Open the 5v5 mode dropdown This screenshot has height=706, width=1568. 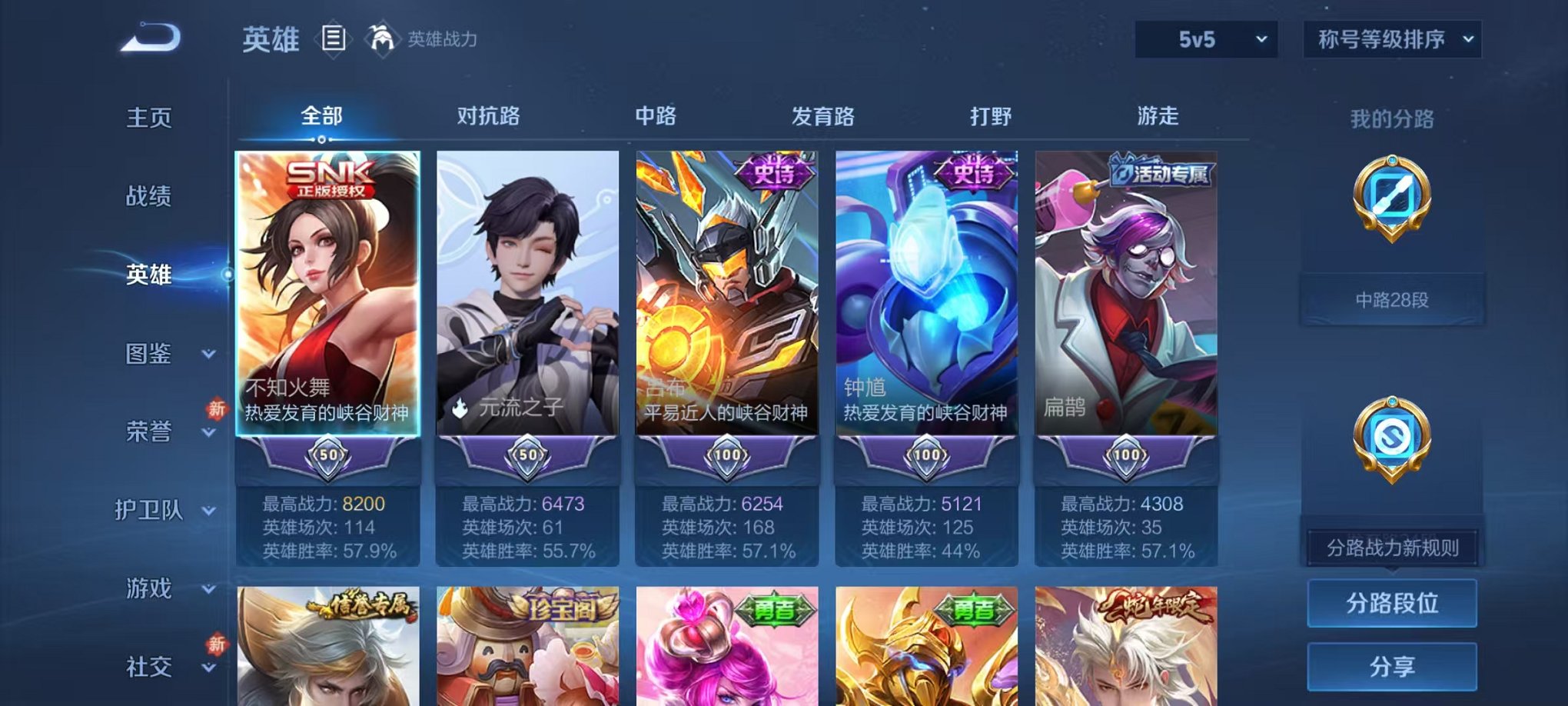[x=1203, y=35]
